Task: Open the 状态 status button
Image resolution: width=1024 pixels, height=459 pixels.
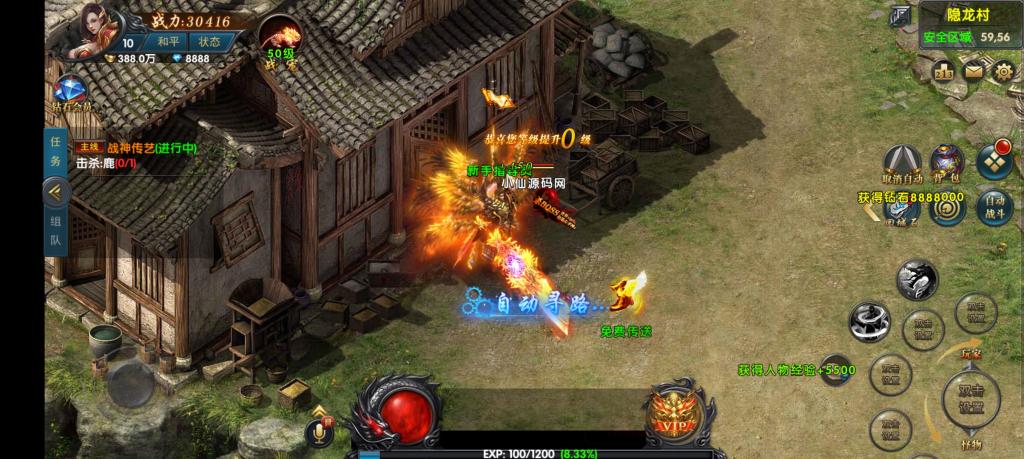Action: tap(209, 42)
